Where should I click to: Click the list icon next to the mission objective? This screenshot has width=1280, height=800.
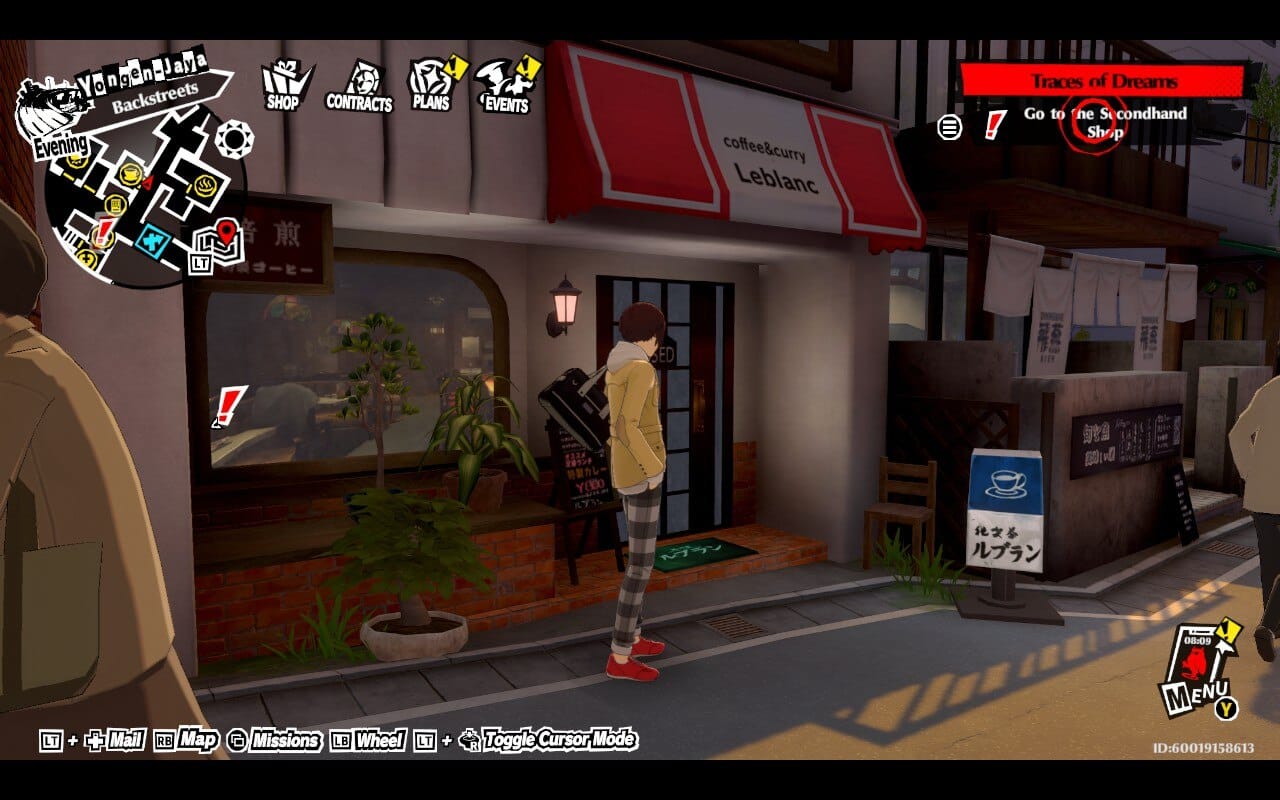(x=949, y=128)
